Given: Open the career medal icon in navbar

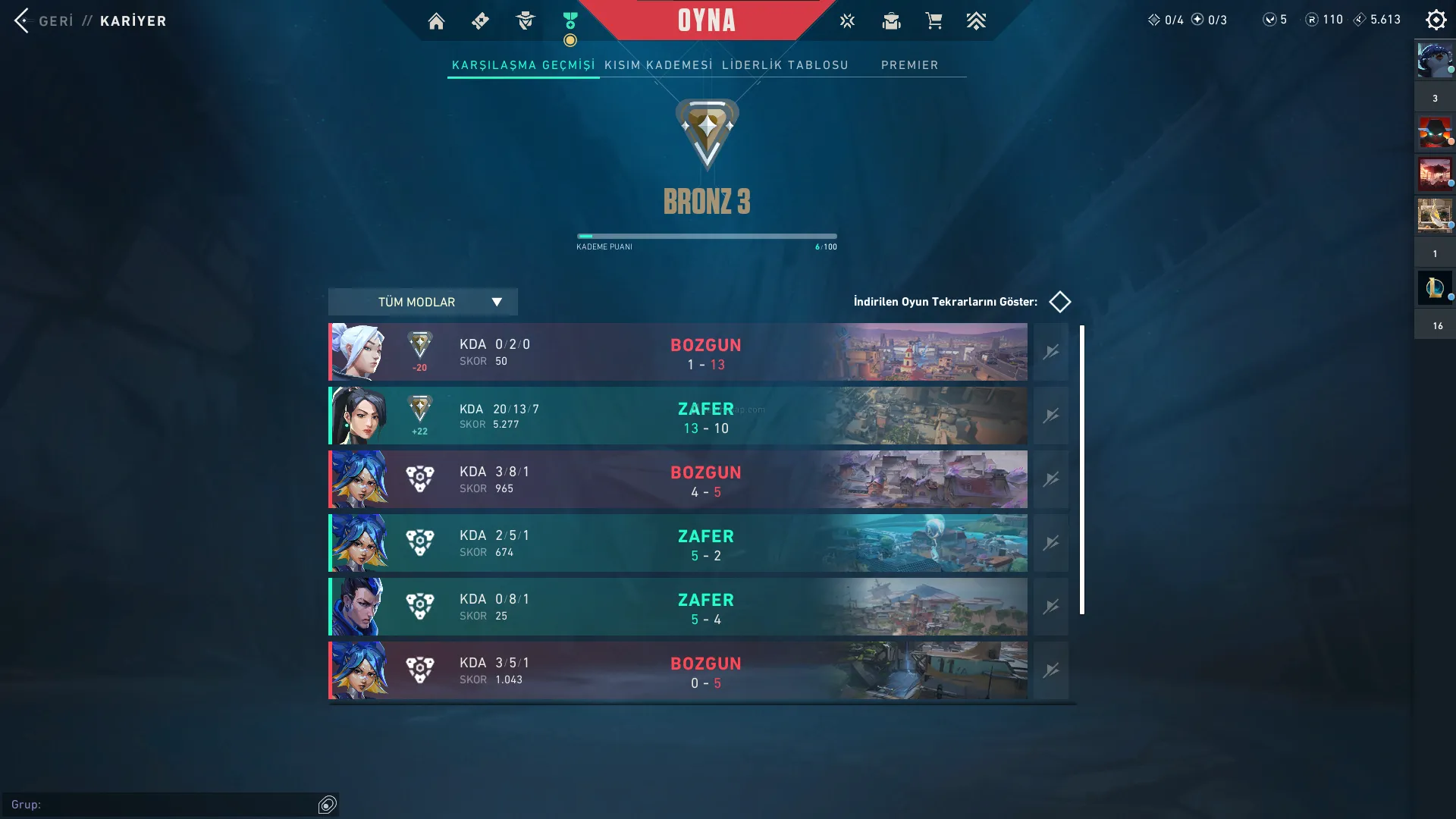Looking at the screenshot, I should pyautogui.click(x=570, y=21).
